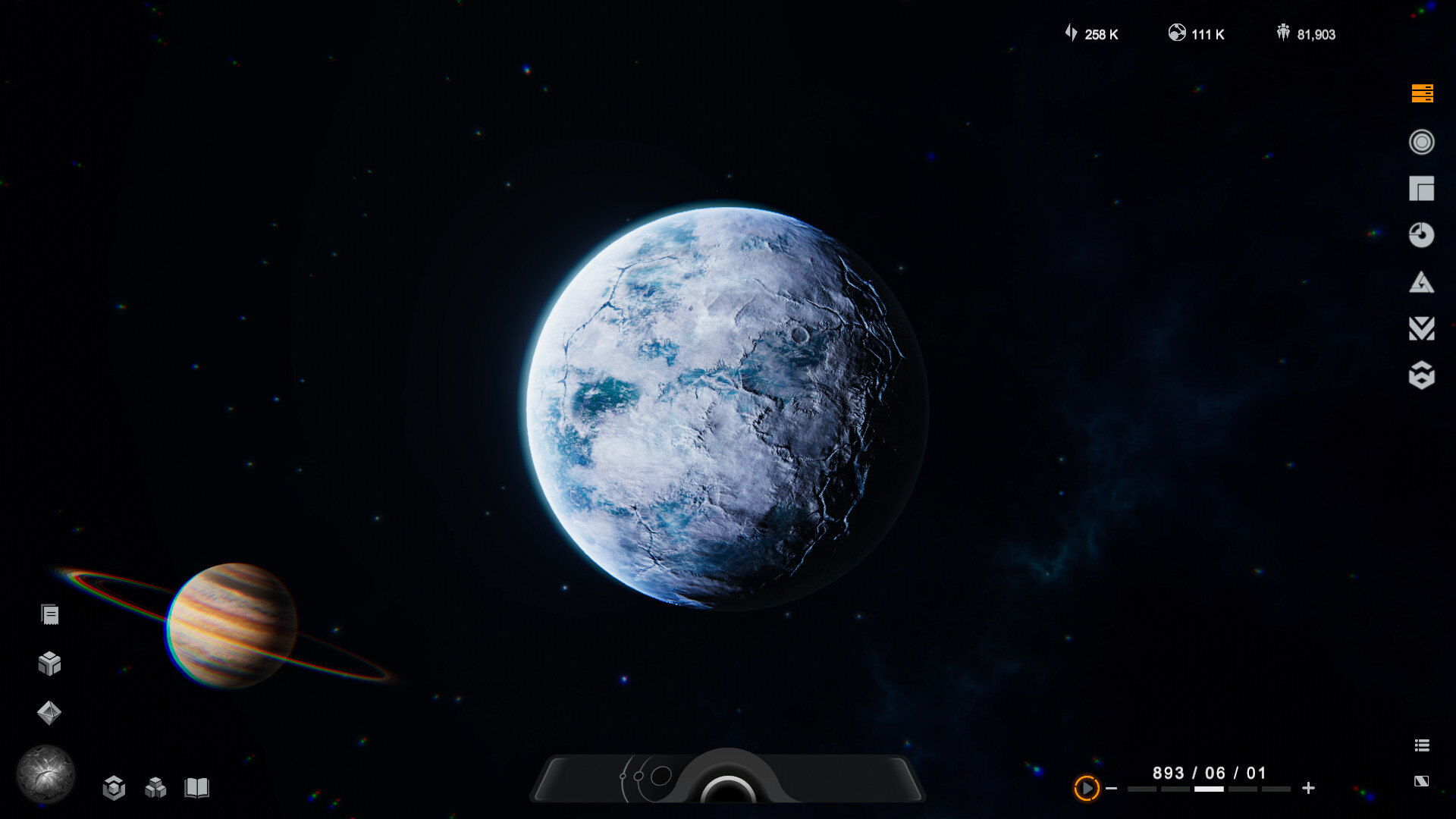Open the encyclopedia book icon near bottom left
The width and height of the screenshot is (1456, 819).
coord(197,789)
